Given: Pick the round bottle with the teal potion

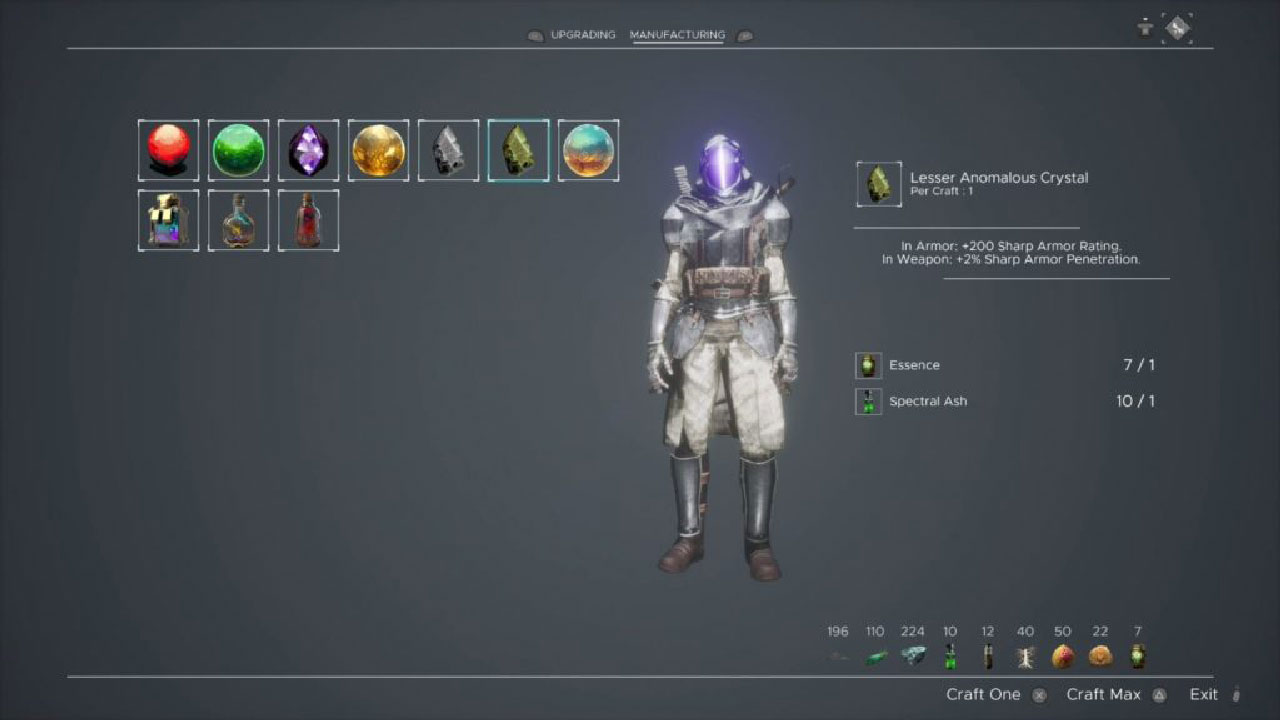Looking at the screenshot, I should pos(238,220).
